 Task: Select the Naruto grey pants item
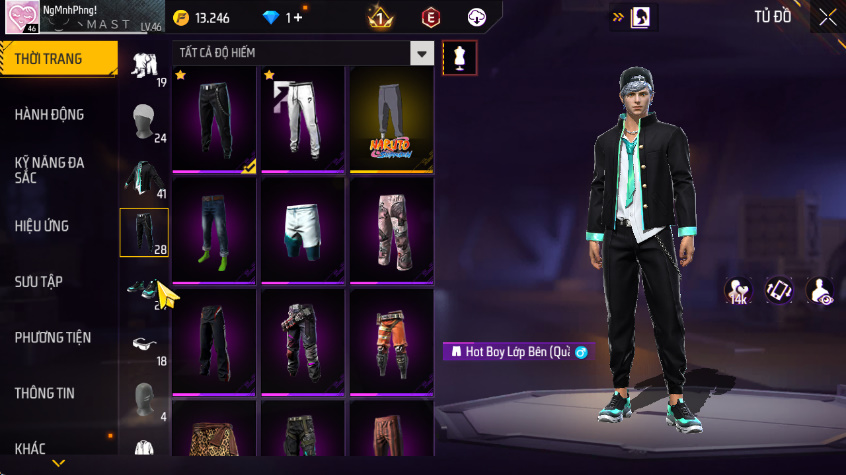(x=391, y=120)
